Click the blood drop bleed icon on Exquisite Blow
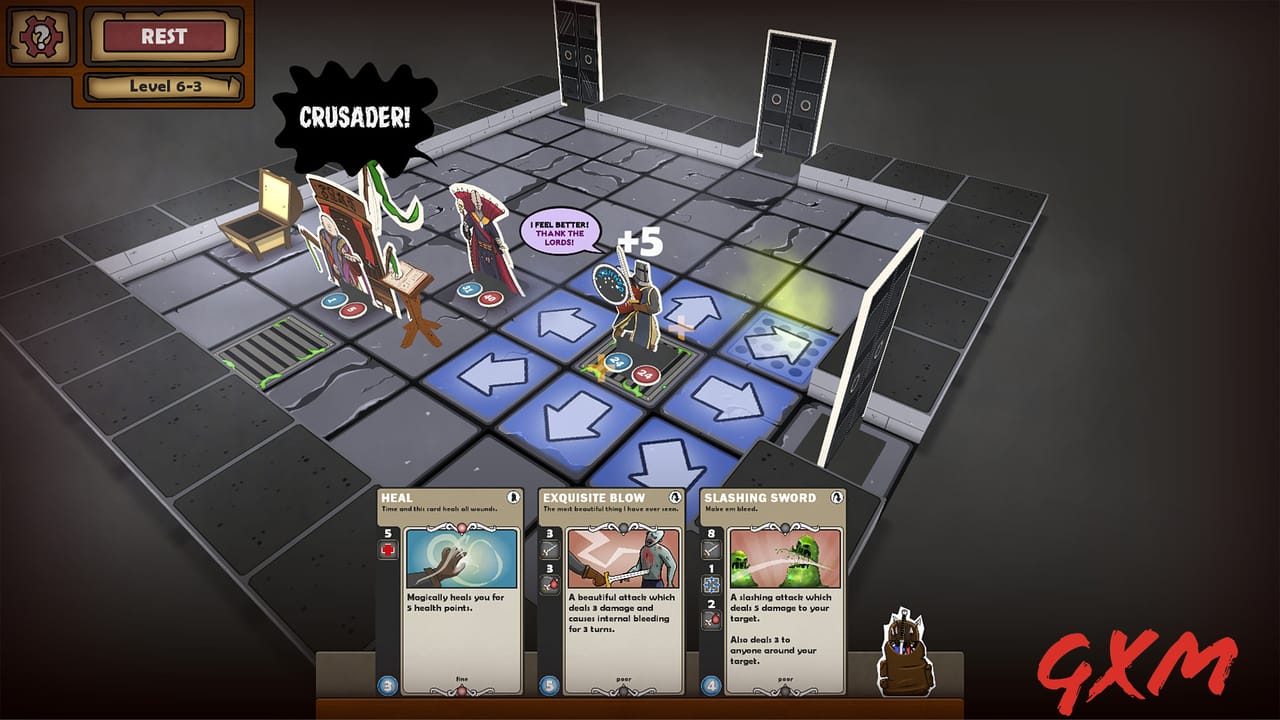The width and height of the screenshot is (1280, 720). point(548,583)
